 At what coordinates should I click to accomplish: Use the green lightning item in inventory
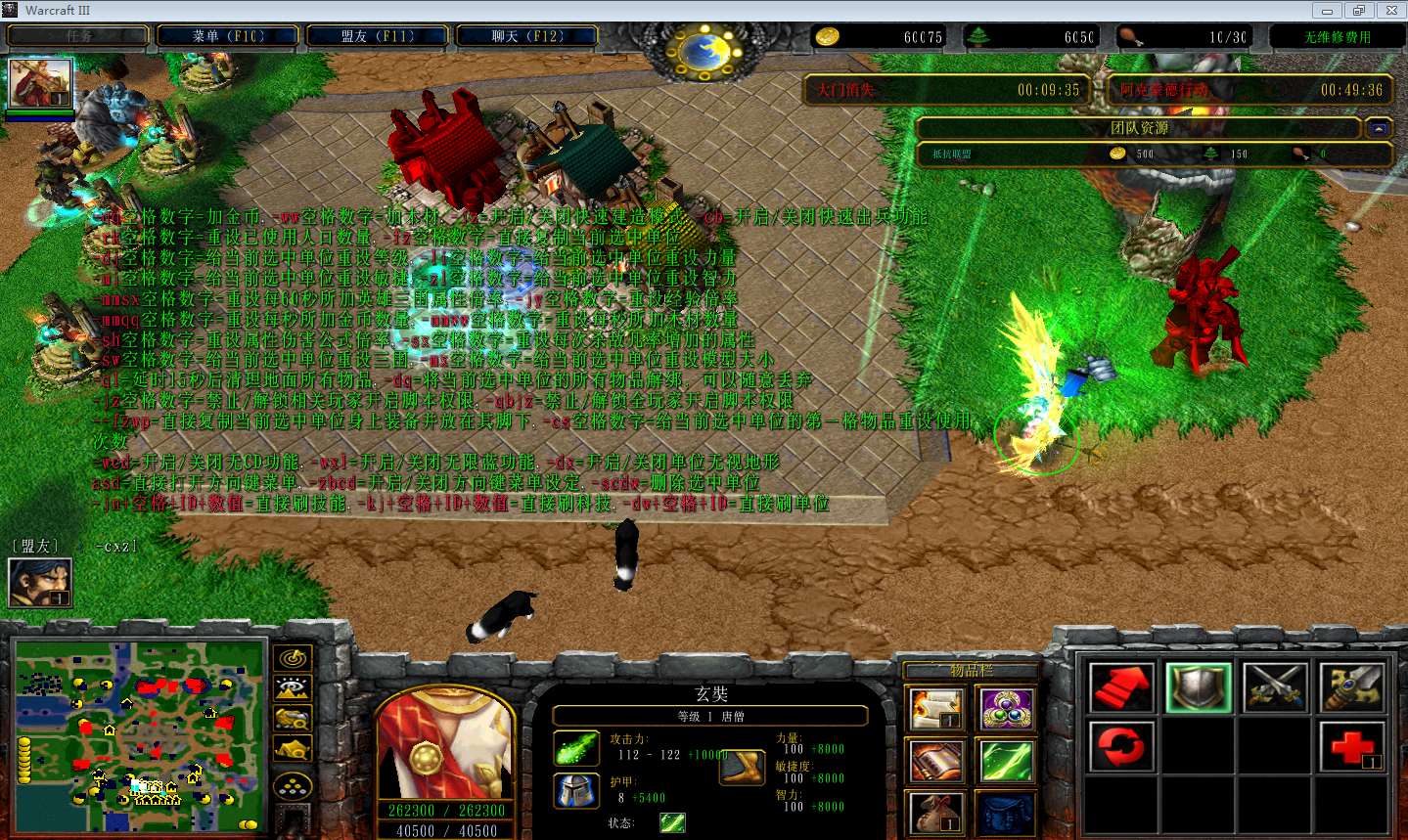(x=1007, y=762)
